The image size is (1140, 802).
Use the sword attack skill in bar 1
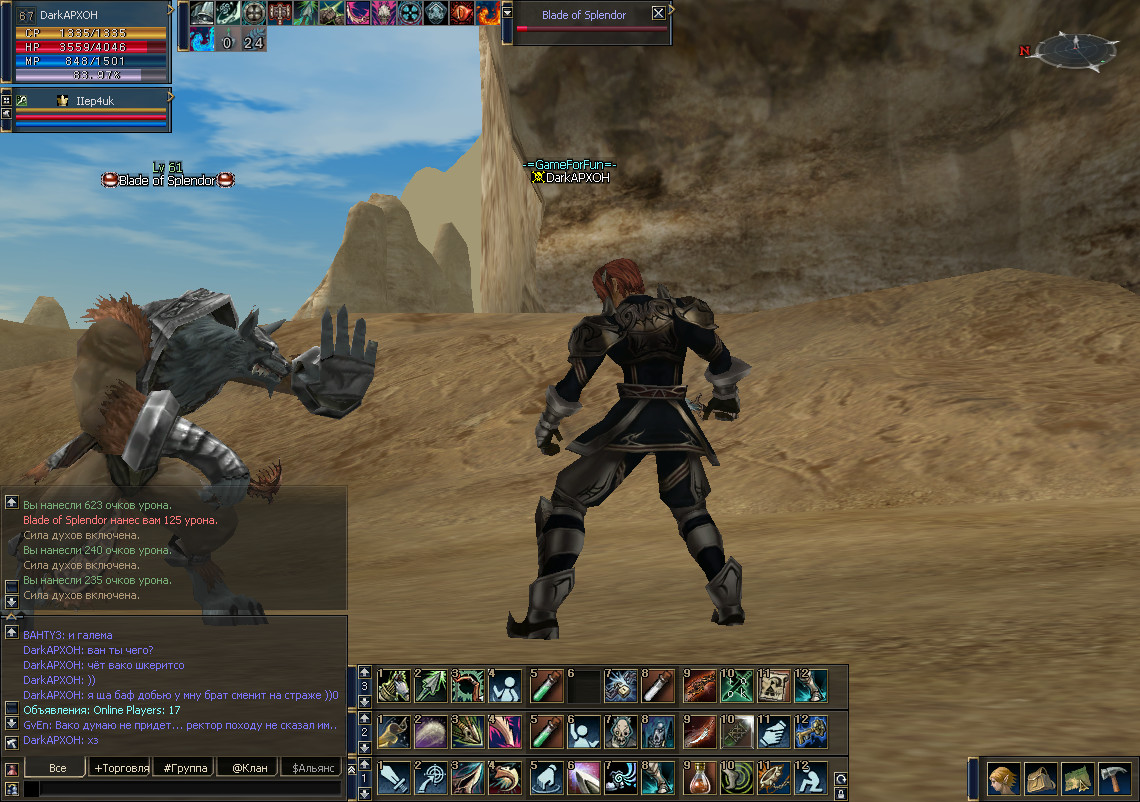[394, 778]
